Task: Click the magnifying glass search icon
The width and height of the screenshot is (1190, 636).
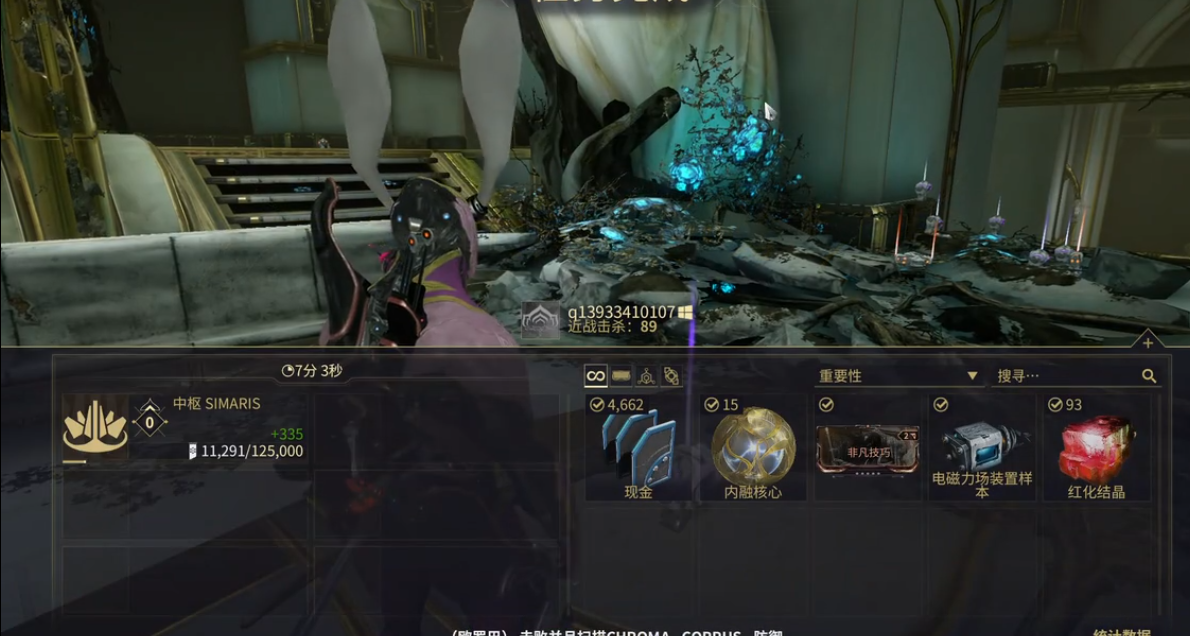Action: [x=1149, y=376]
